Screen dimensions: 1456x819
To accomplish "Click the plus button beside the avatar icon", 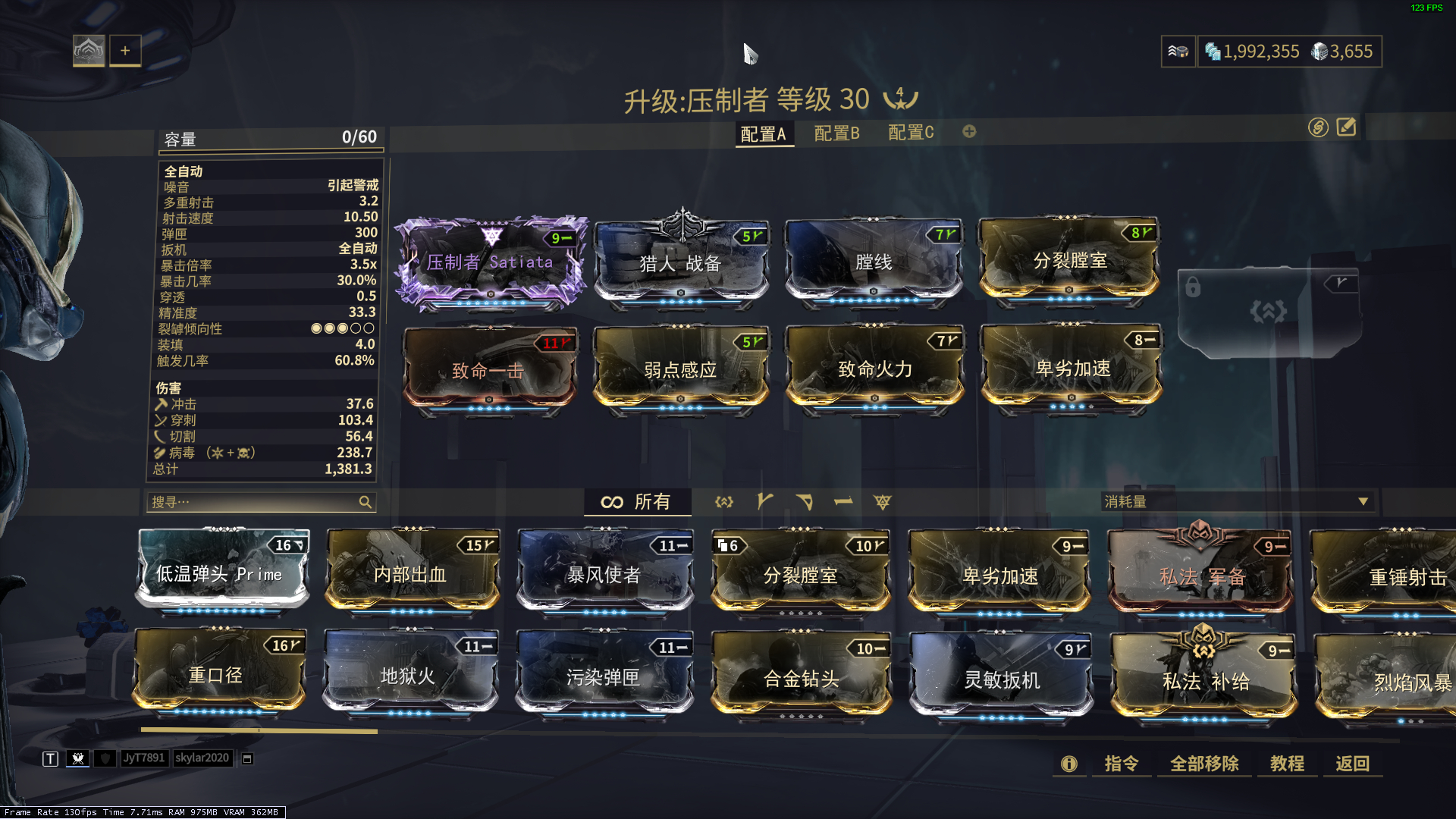I will [x=125, y=51].
